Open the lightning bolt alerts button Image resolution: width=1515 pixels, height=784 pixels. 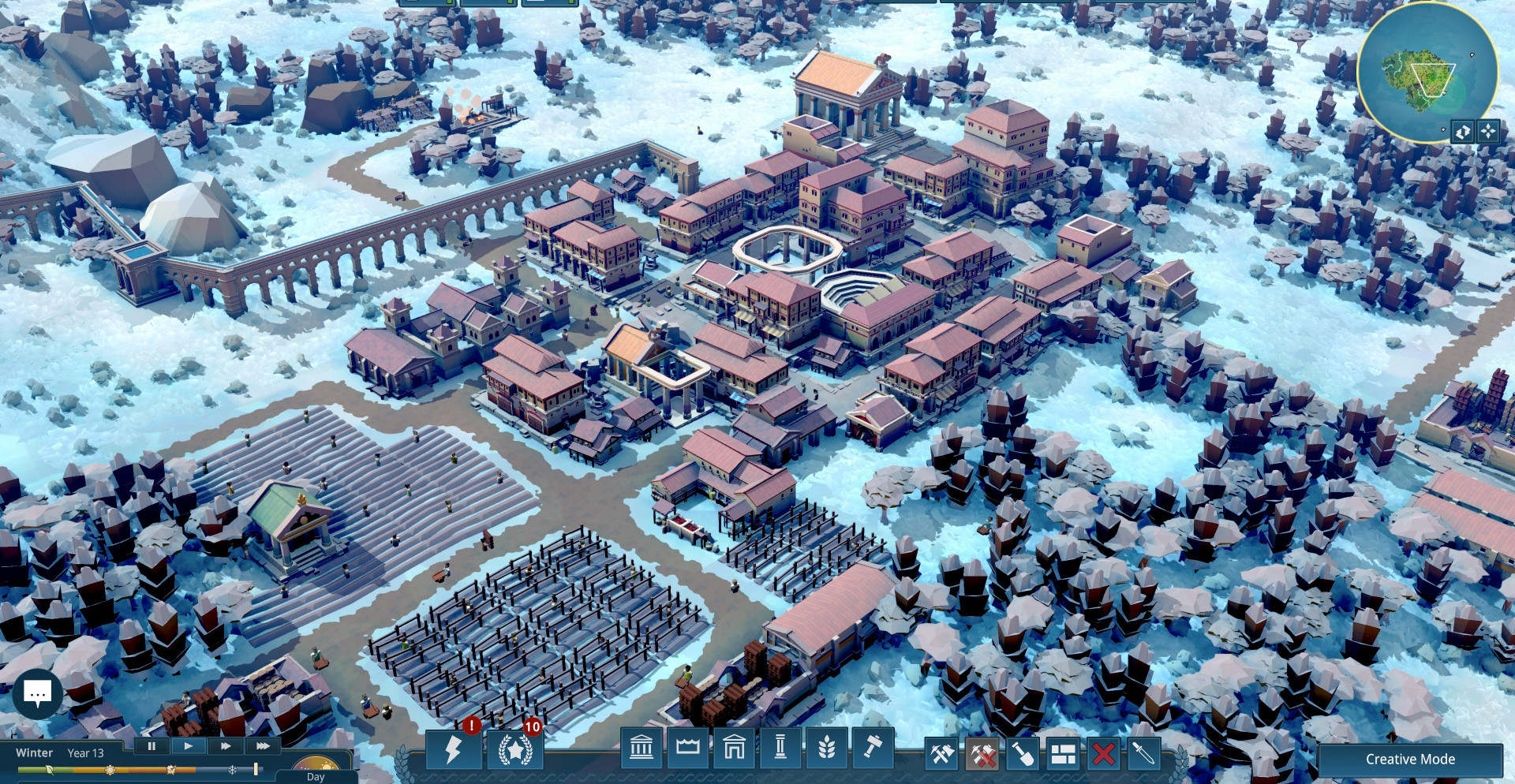point(453,749)
